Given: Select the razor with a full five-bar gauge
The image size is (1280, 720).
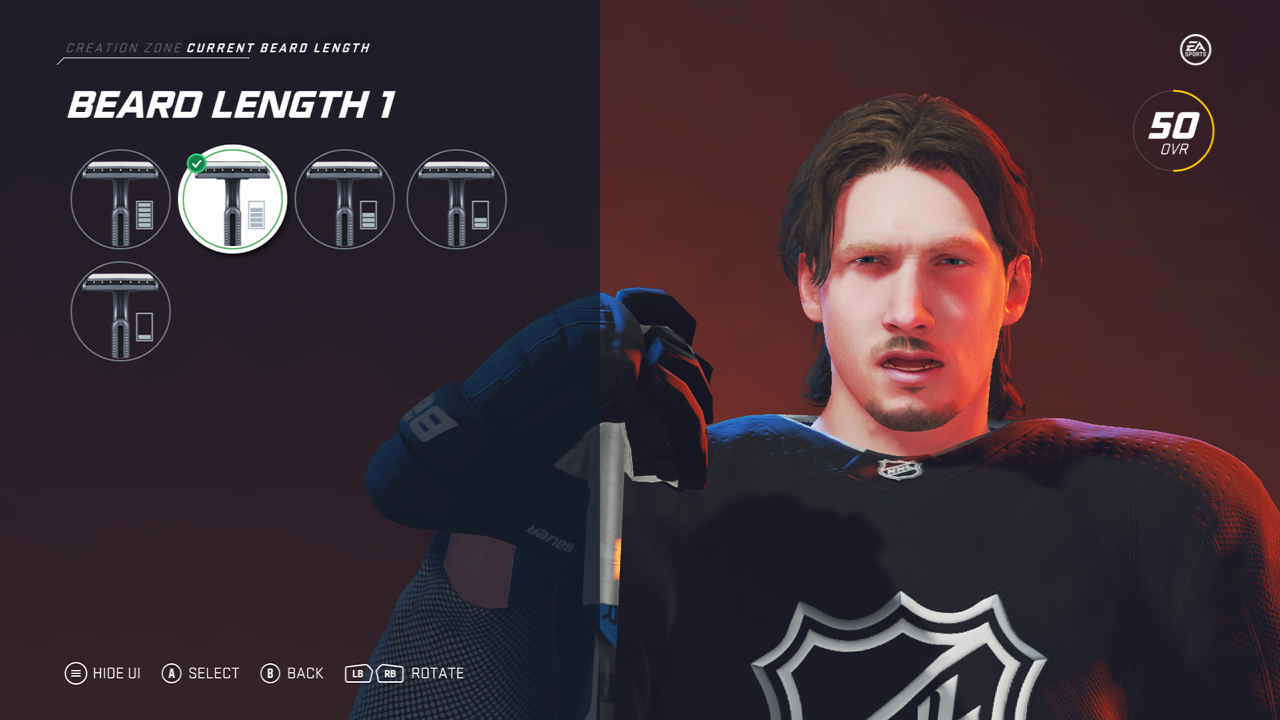Looking at the screenshot, I should click(121, 199).
